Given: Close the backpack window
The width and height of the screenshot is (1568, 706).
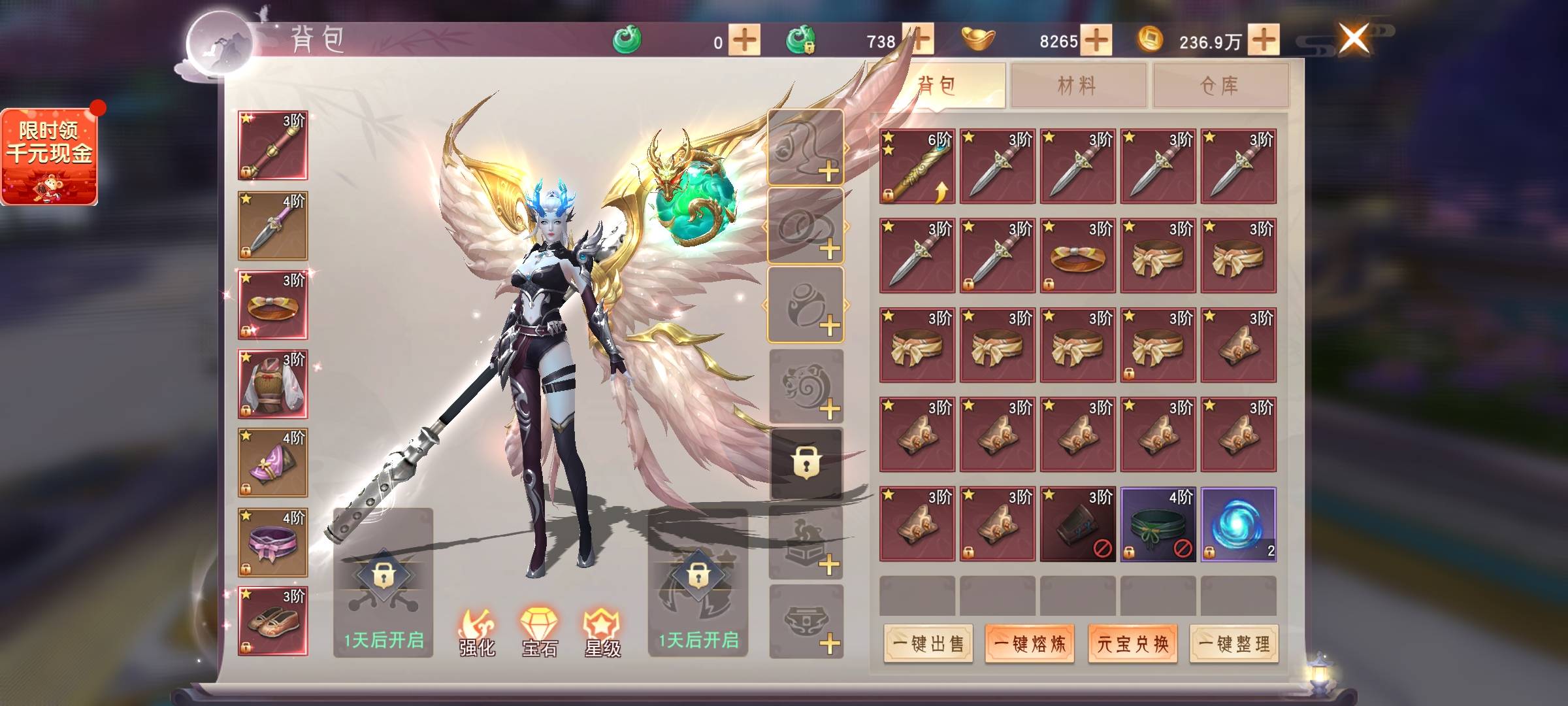Looking at the screenshot, I should (1354, 38).
